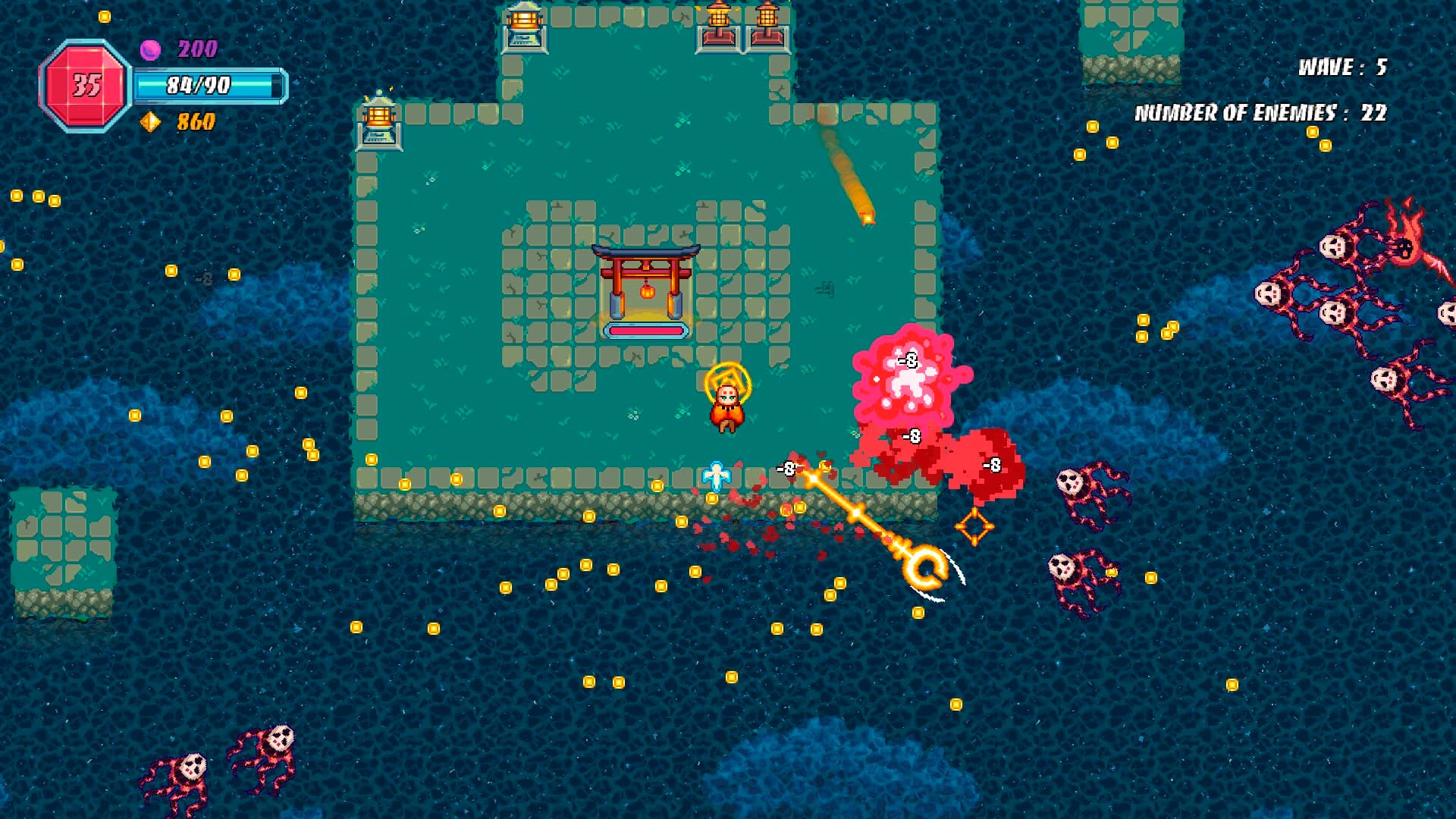
Task: Click the blue angel pickup near the ledge
Action: (x=716, y=475)
